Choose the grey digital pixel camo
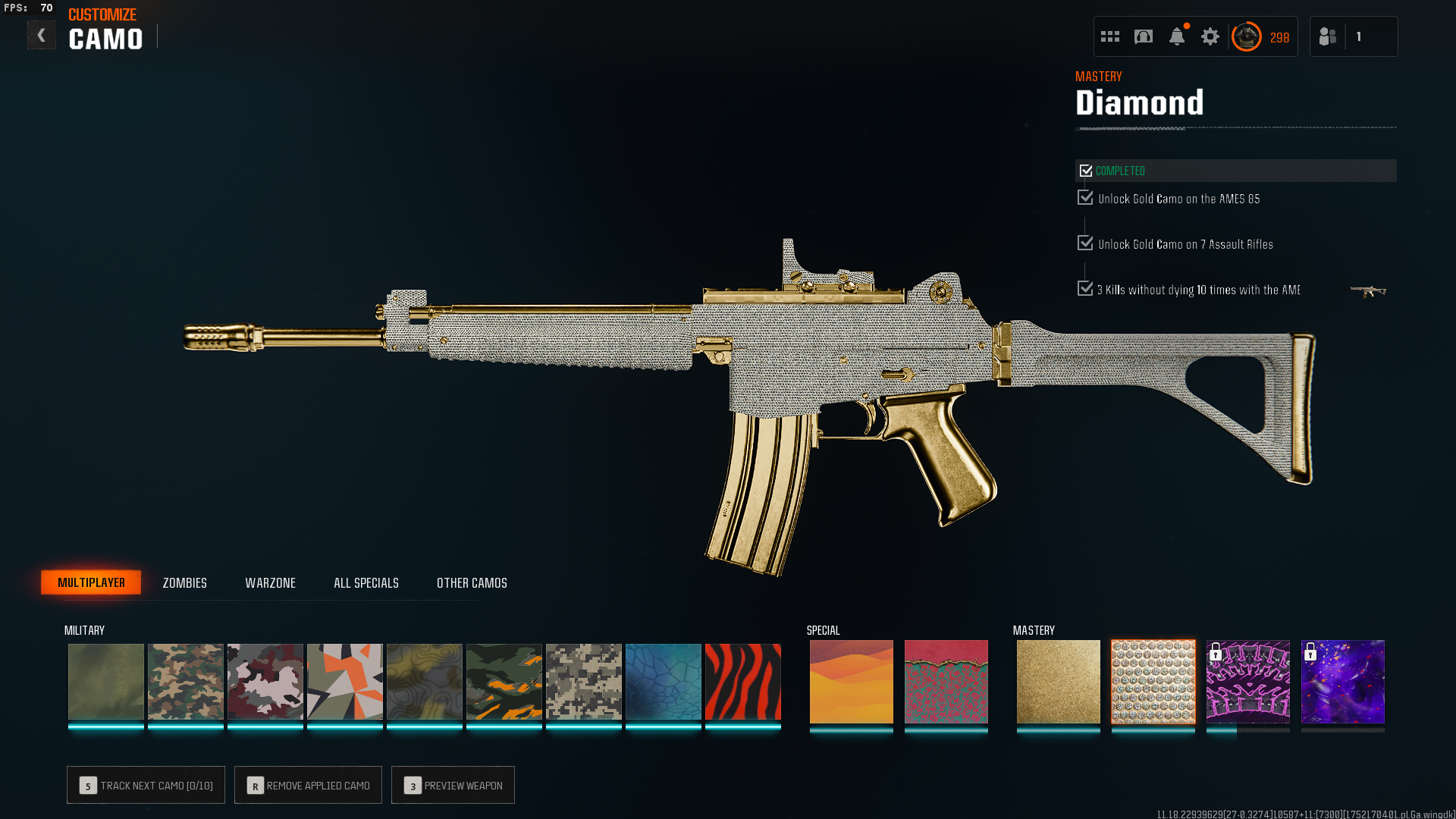Viewport: 1456px width, 819px height. tap(583, 681)
